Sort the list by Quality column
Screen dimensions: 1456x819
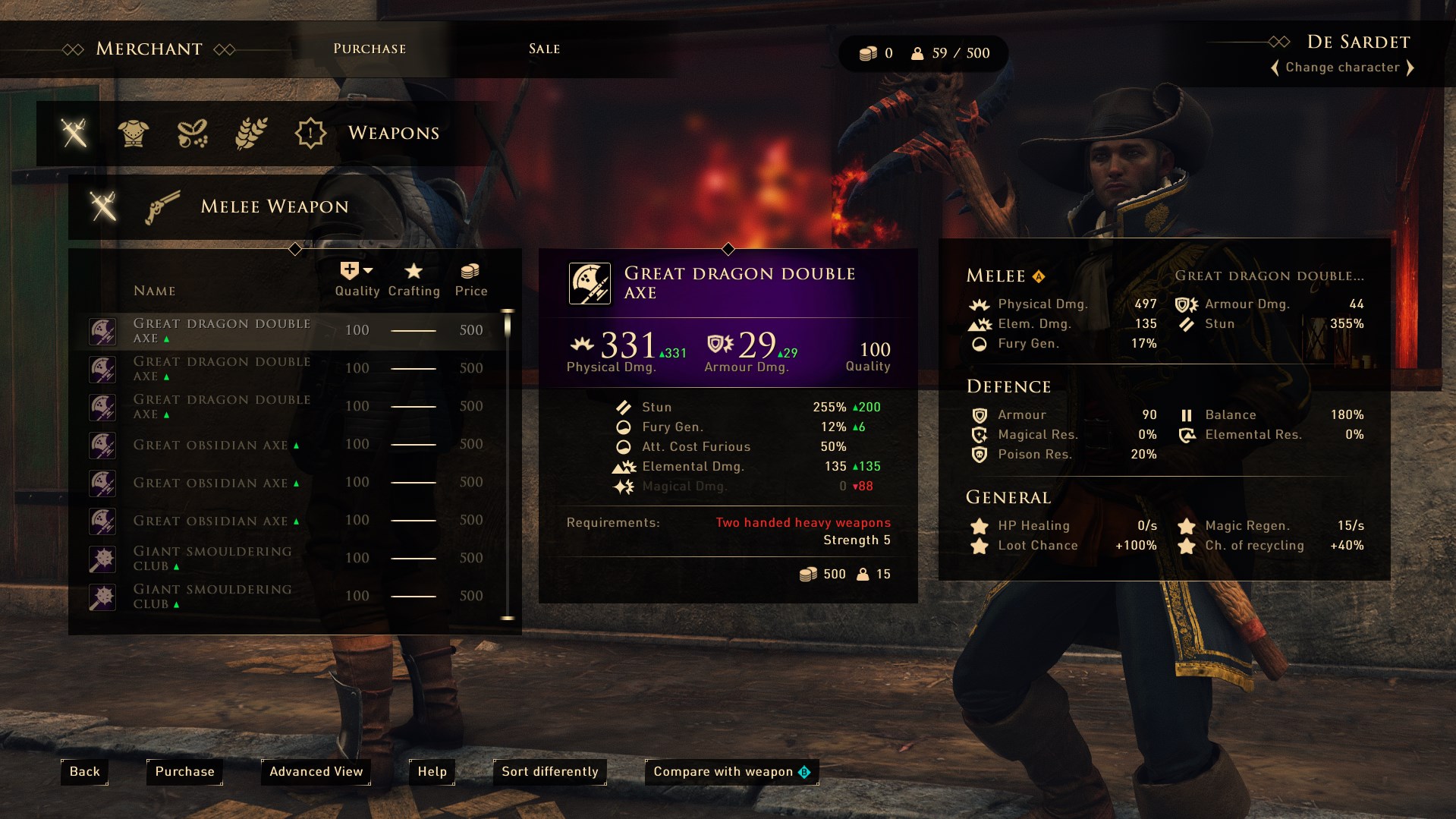click(x=357, y=279)
